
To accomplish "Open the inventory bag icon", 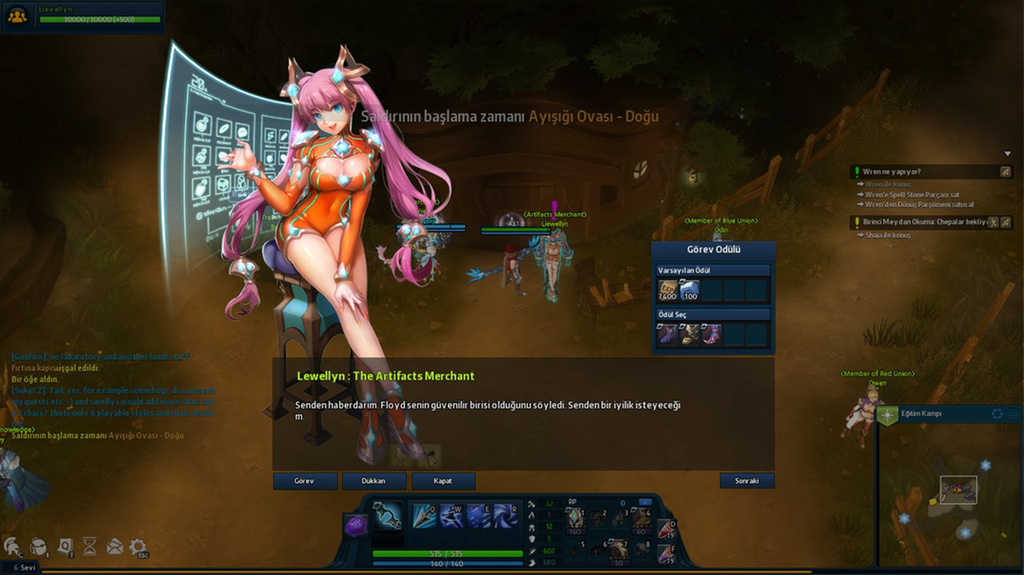I will (38, 546).
